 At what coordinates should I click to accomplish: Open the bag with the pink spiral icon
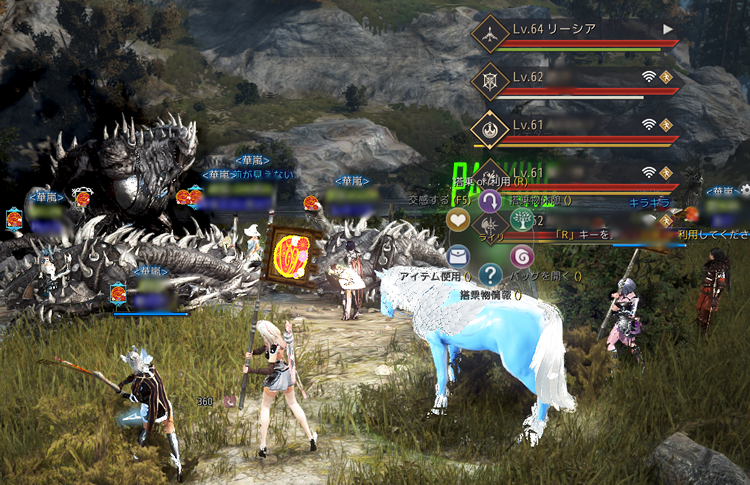coord(522,256)
